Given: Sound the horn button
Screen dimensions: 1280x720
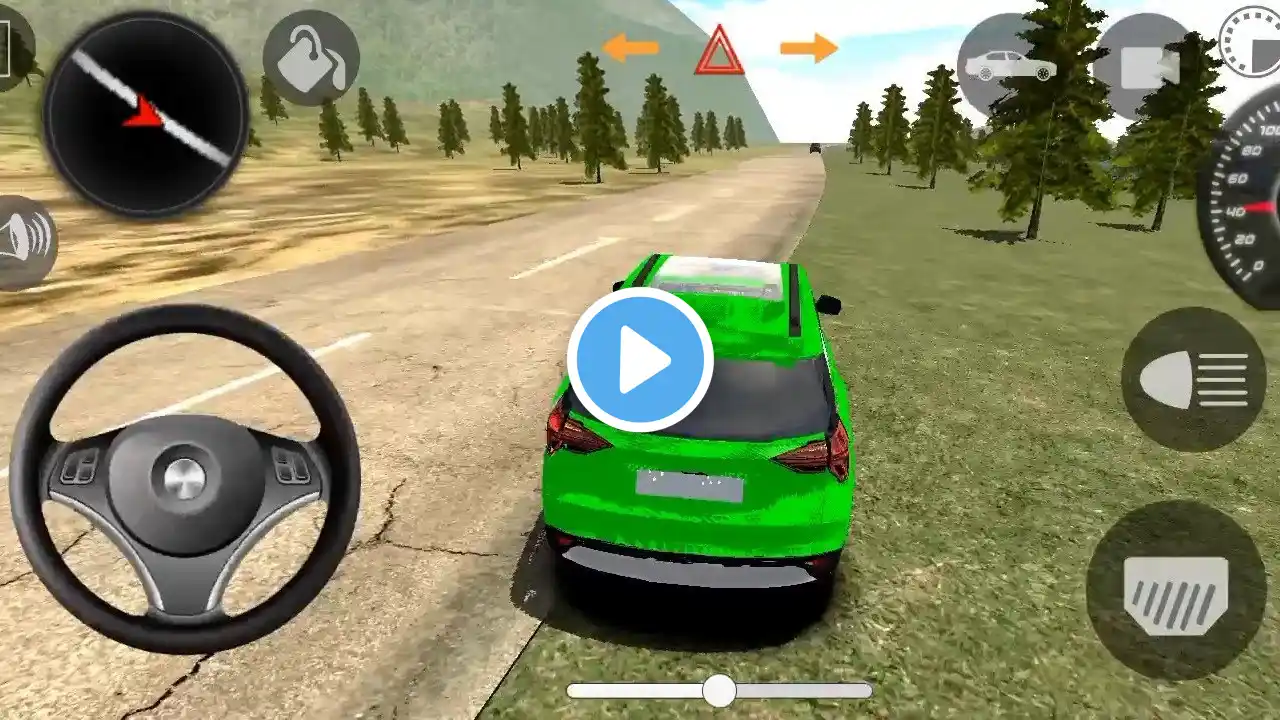Looking at the screenshot, I should click(x=22, y=243).
